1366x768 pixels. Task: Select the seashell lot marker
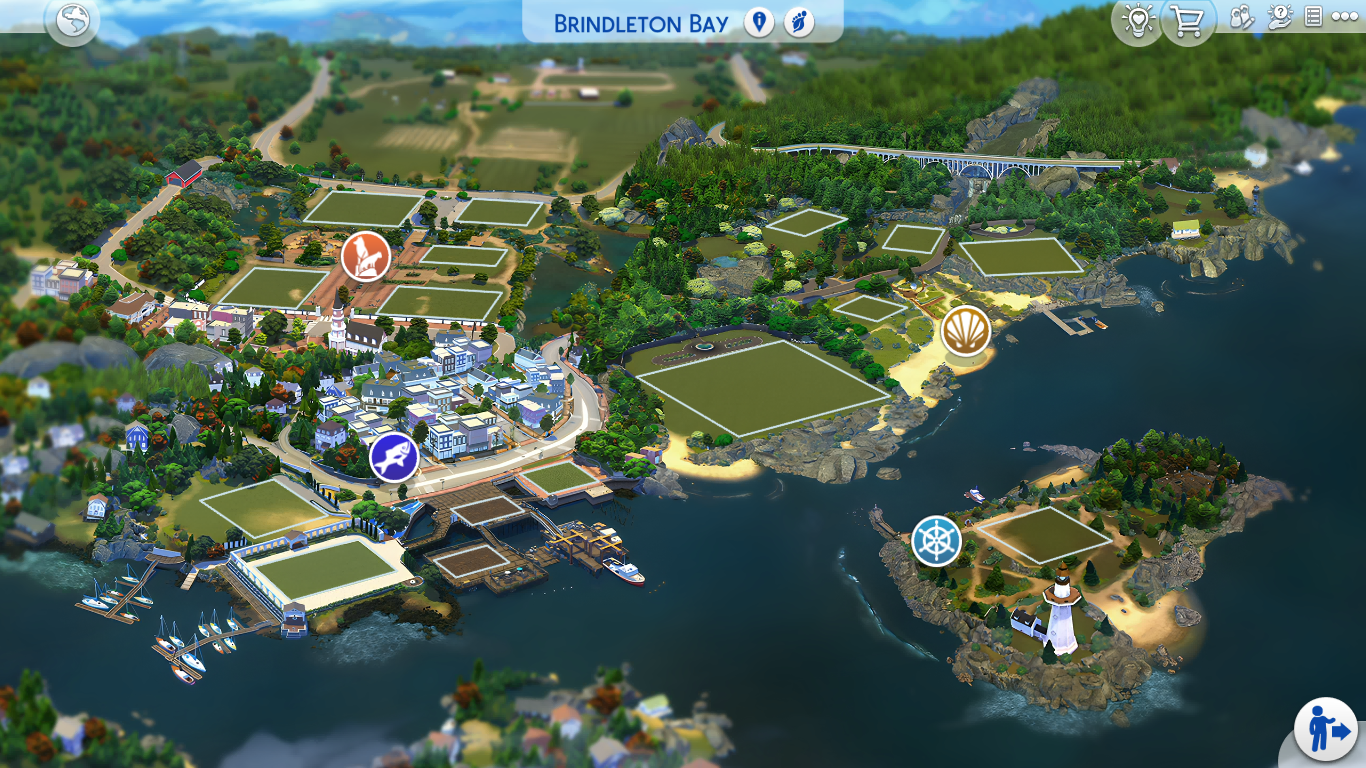[965, 331]
